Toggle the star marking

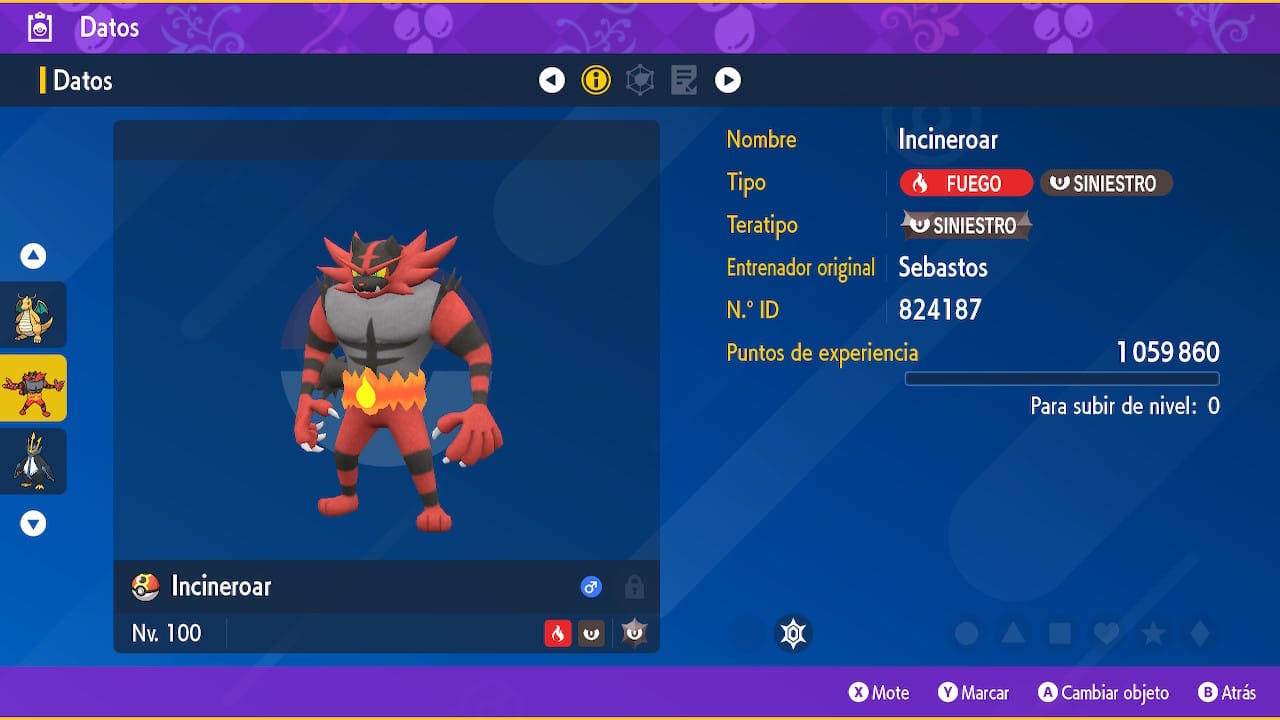coord(1153,633)
